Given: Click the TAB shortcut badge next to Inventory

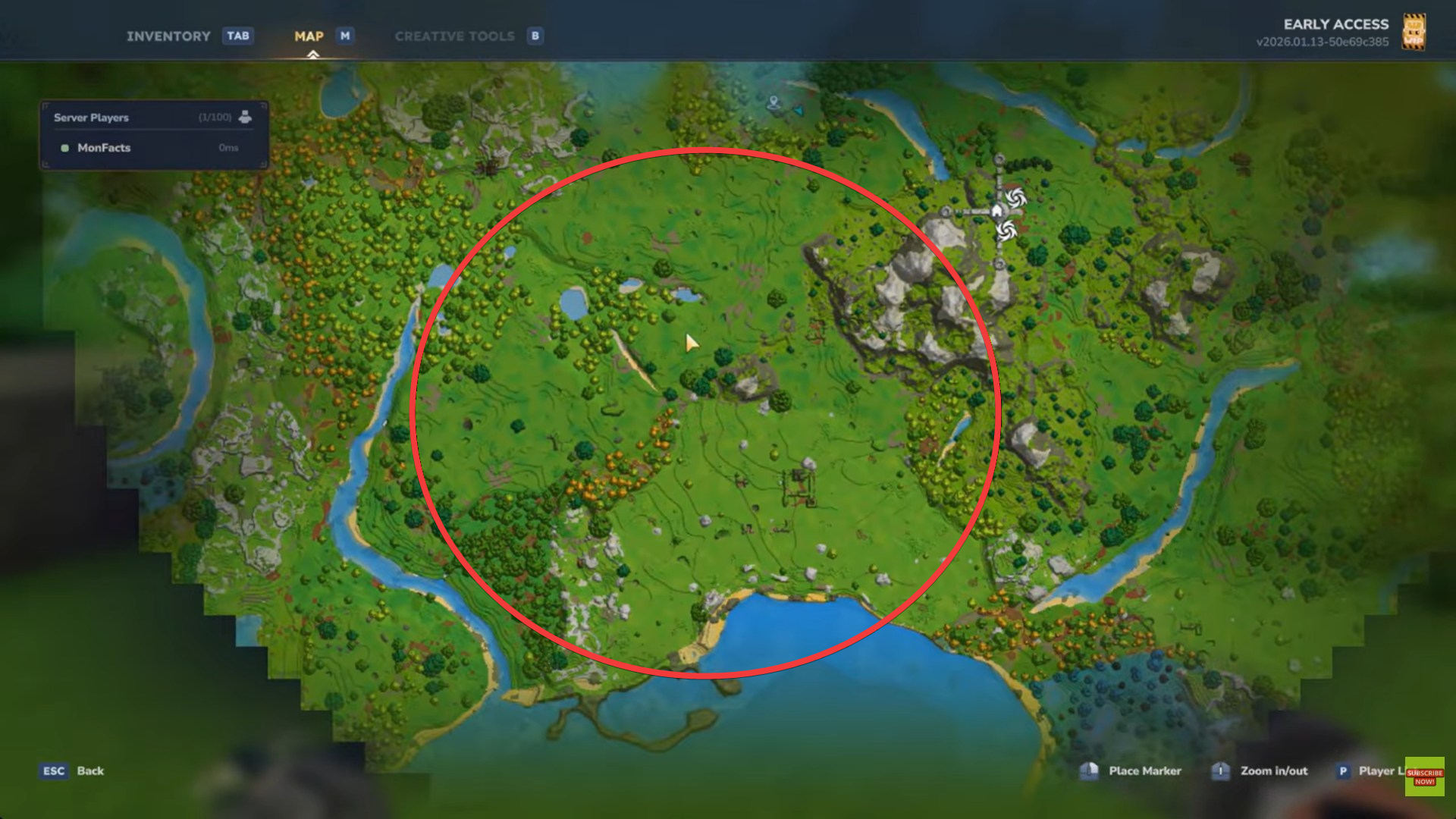Looking at the screenshot, I should click(x=237, y=36).
